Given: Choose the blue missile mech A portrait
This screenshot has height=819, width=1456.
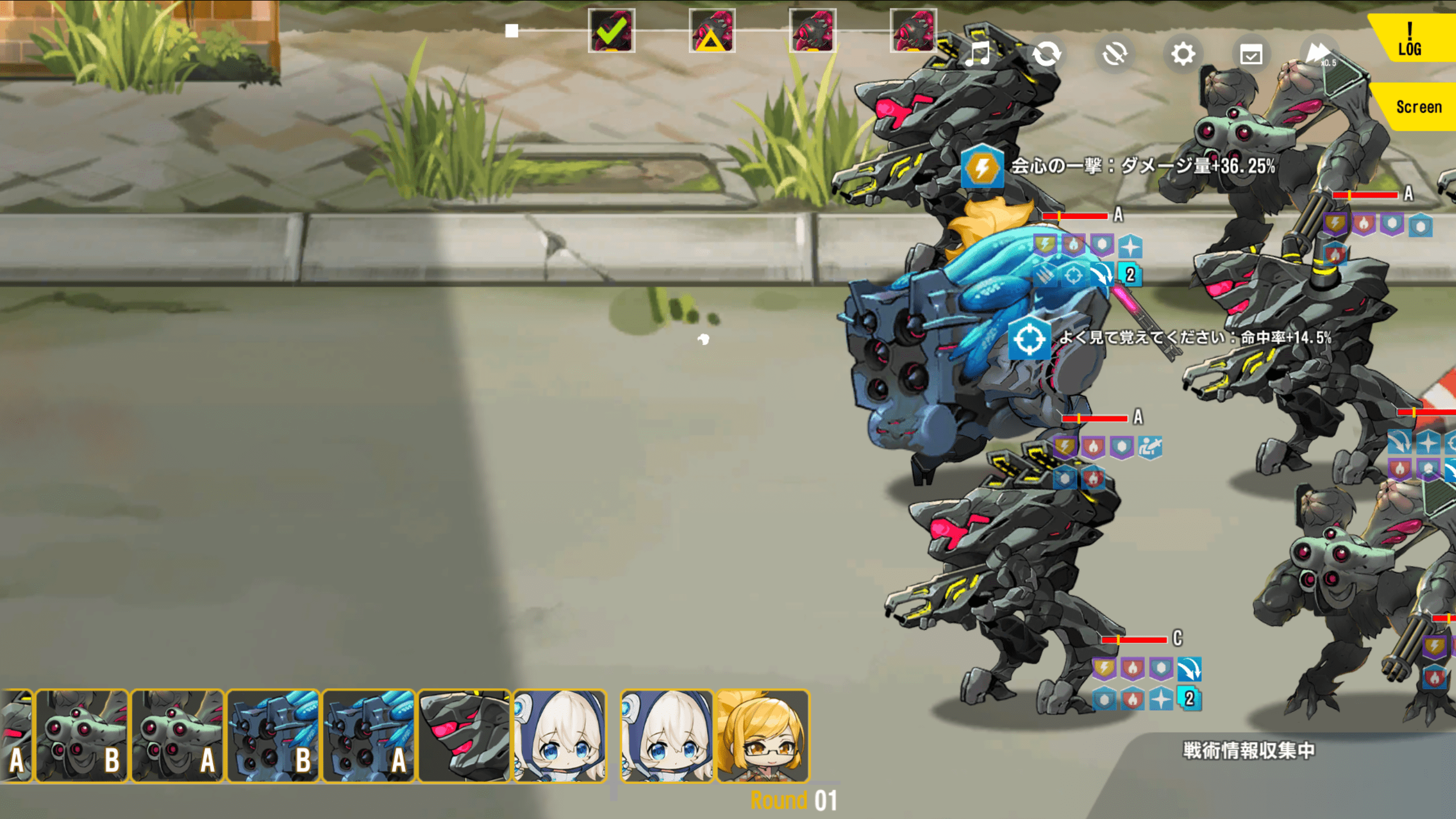Looking at the screenshot, I should pyautogui.click(x=369, y=736).
